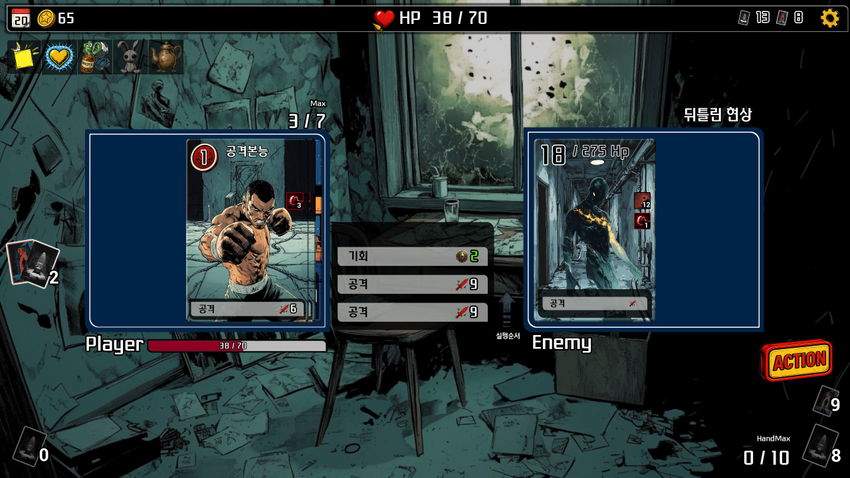Click the golden heart relic icon
This screenshot has height=478, width=850.
coord(60,57)
